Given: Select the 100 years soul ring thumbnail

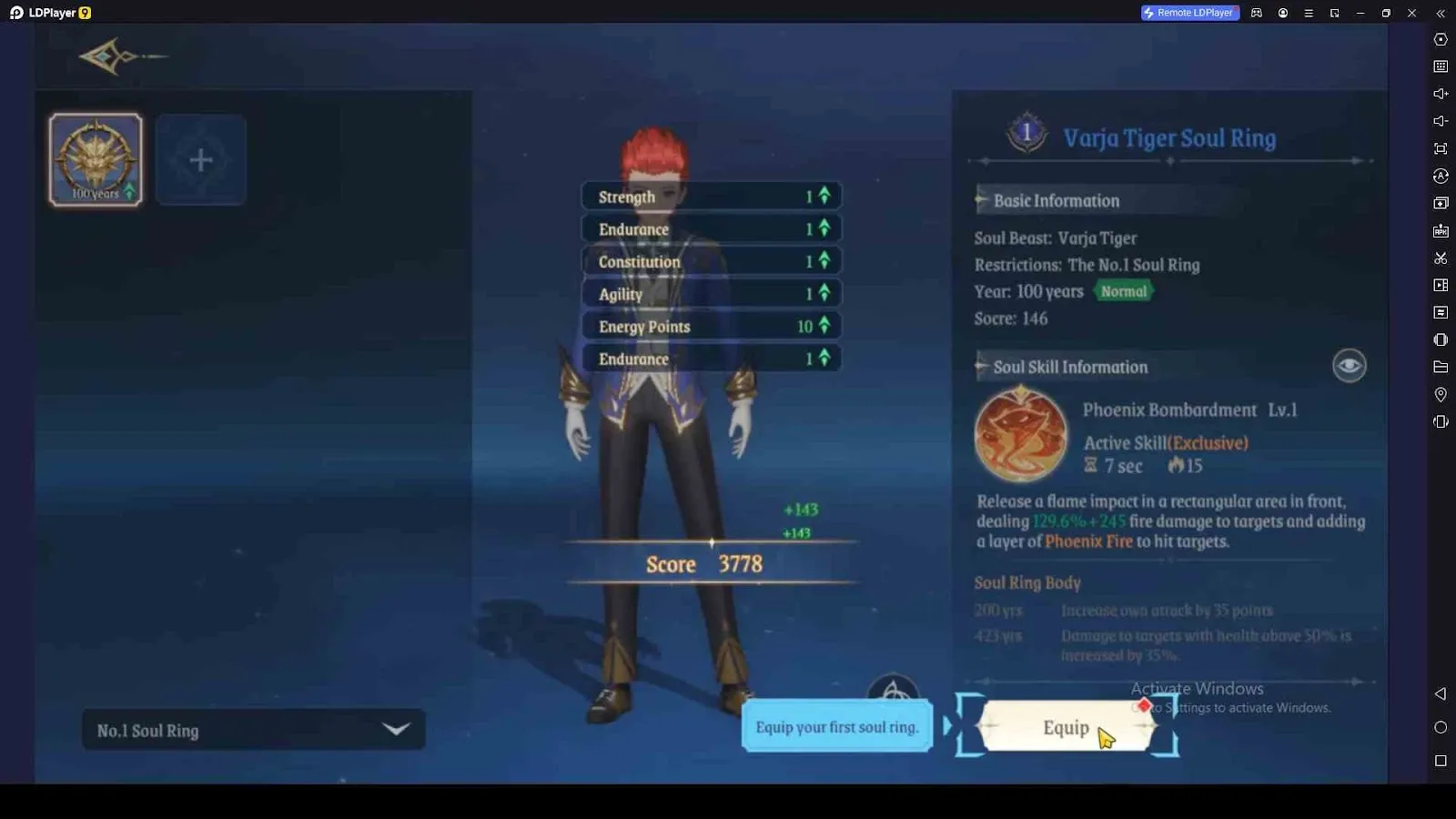Looking at the screenshot, I should tap(95, 158).
